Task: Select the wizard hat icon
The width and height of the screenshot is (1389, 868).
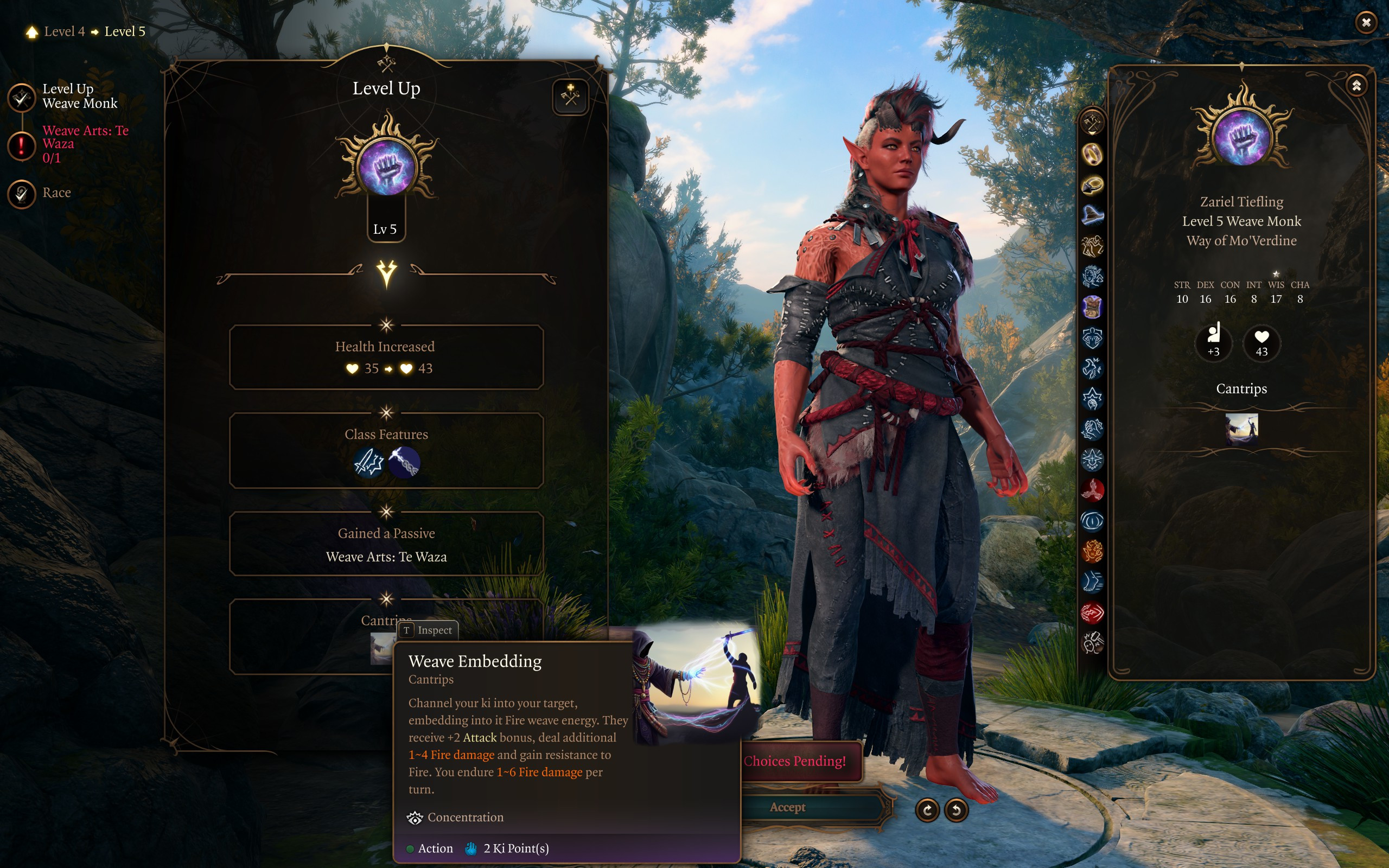Action: [1092, 215]
